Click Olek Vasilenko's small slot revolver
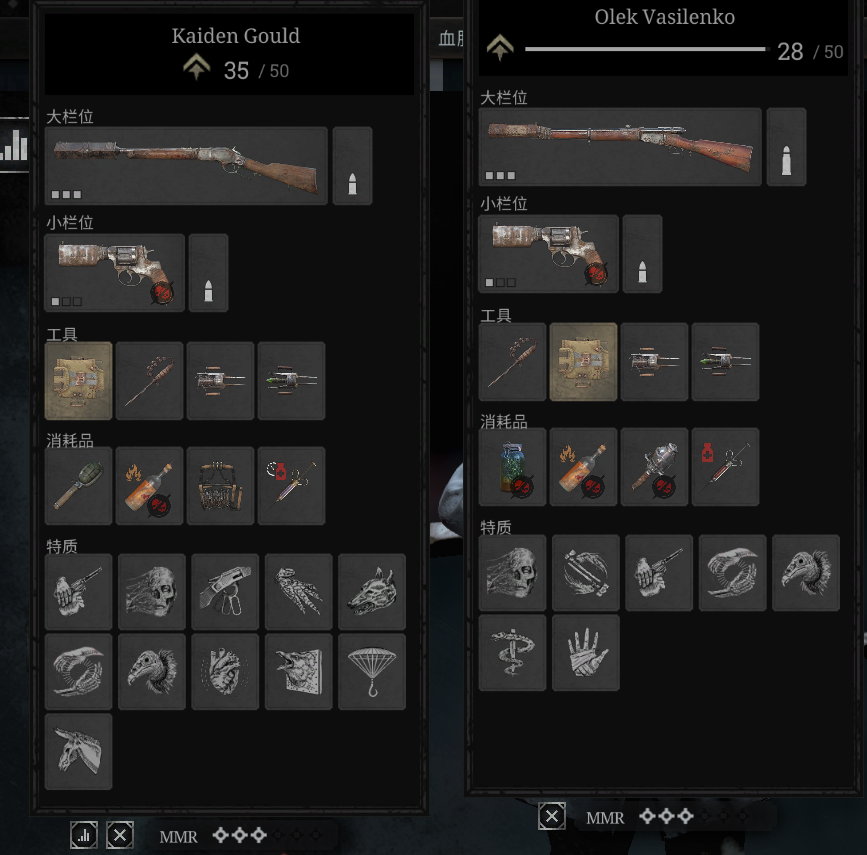The width and height of the screenshot is (867, 855). tap(548, 254)
